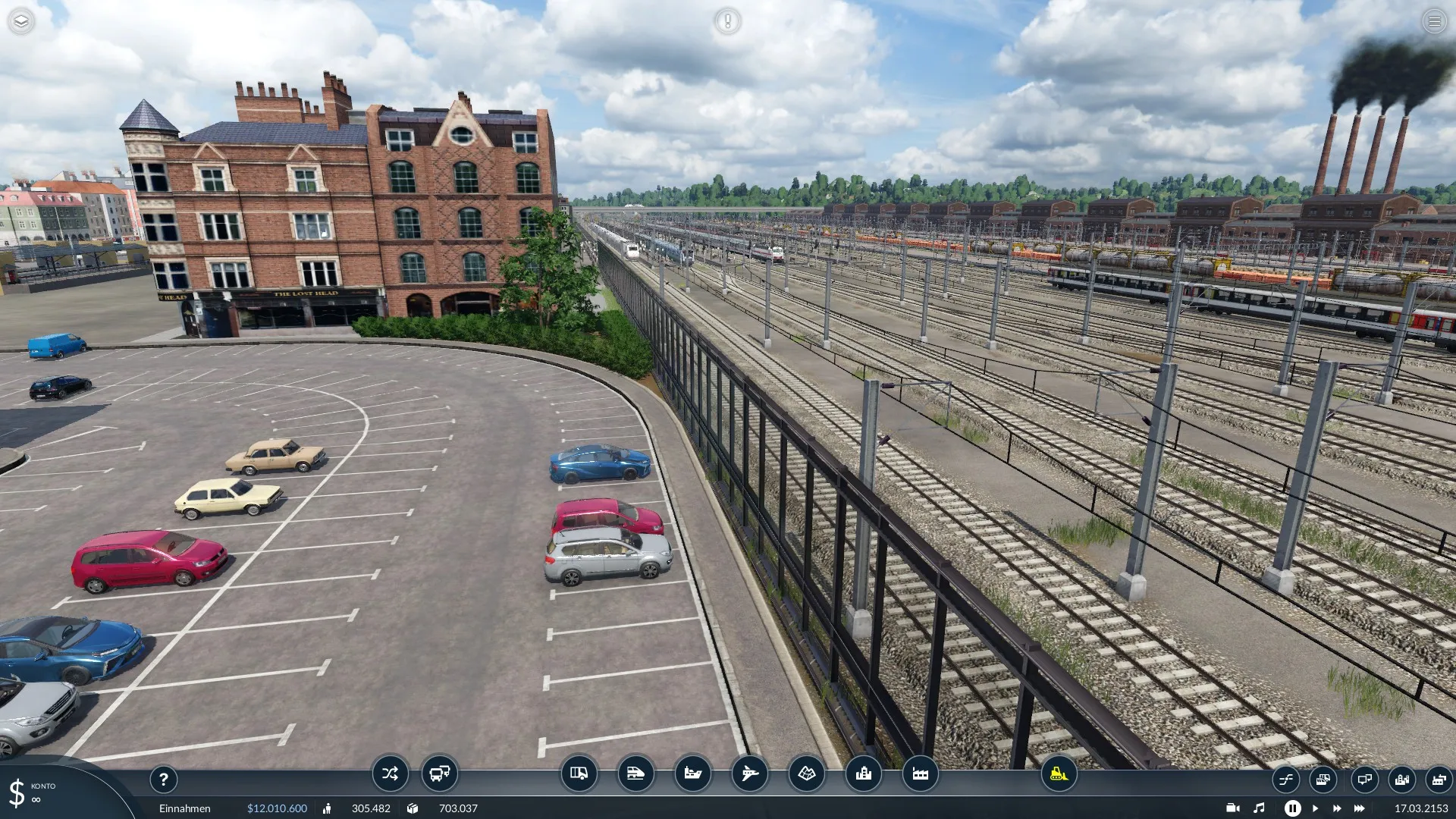Open the main hamburger menu

(x=1434, y=21)
